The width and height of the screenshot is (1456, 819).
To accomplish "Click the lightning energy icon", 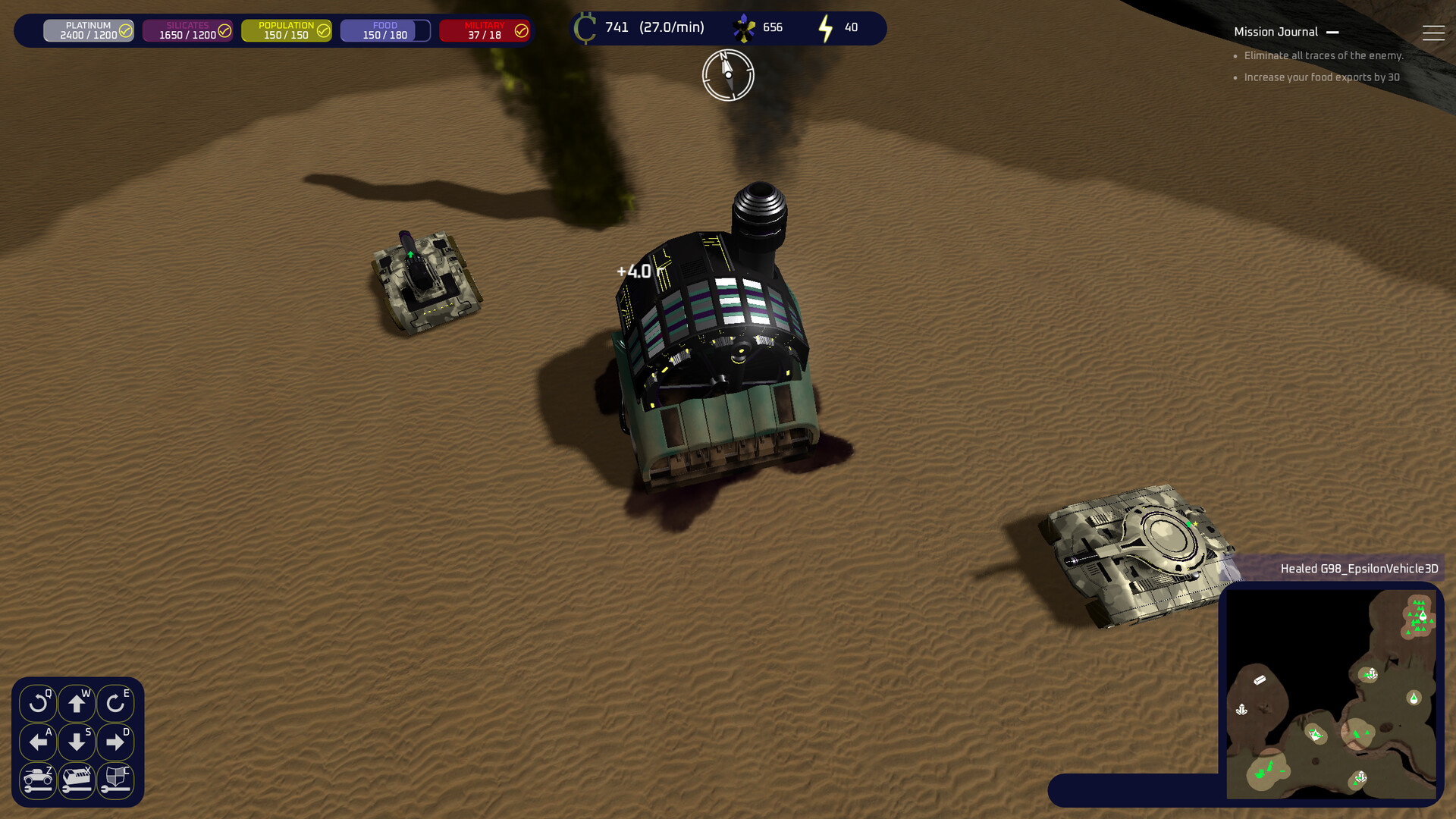I will 825,27.
